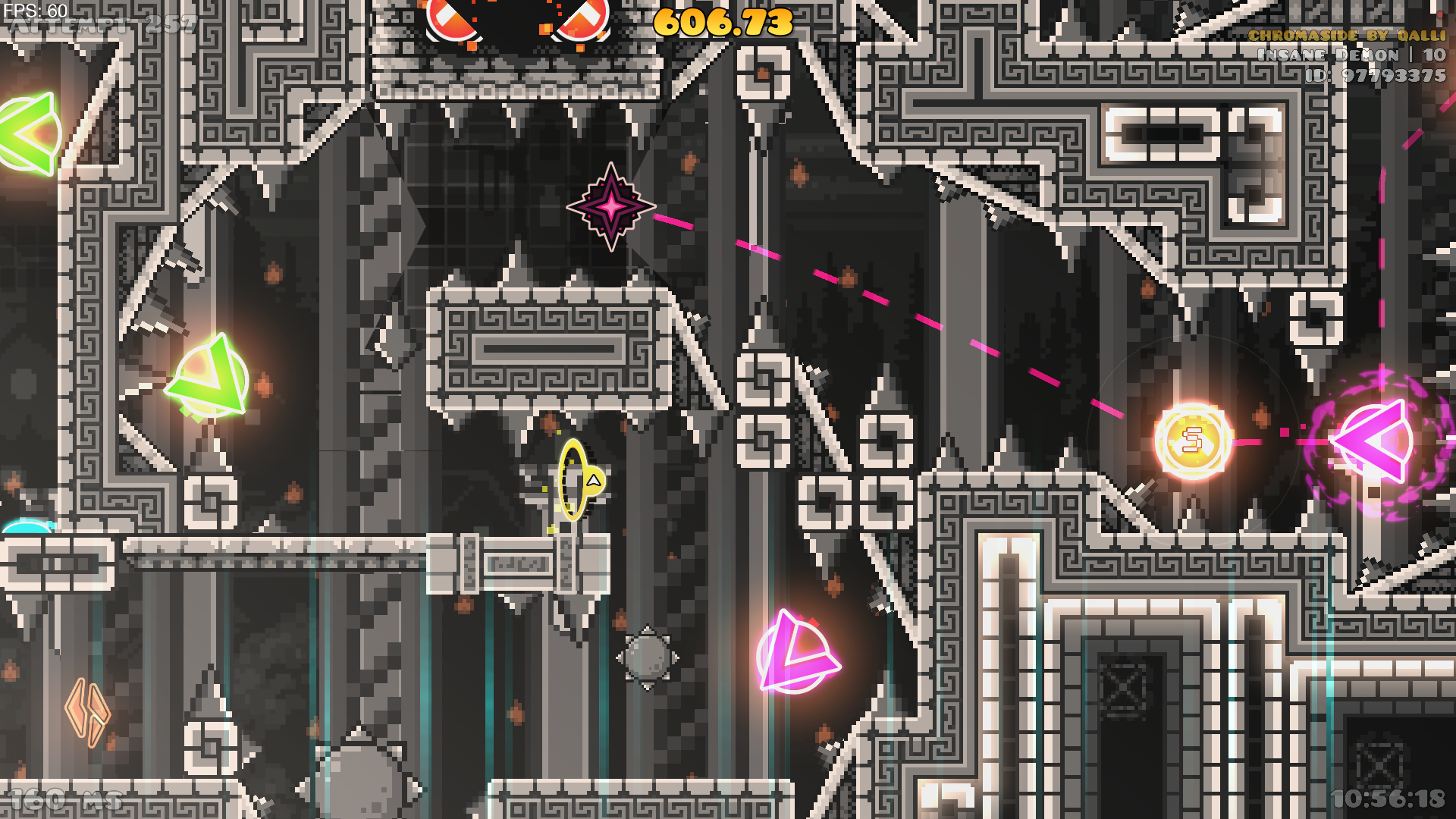Select the green arrow pad in the top-left corner
The width and height of the screenshot is (1456, 819).
click(x=23, y=130)
